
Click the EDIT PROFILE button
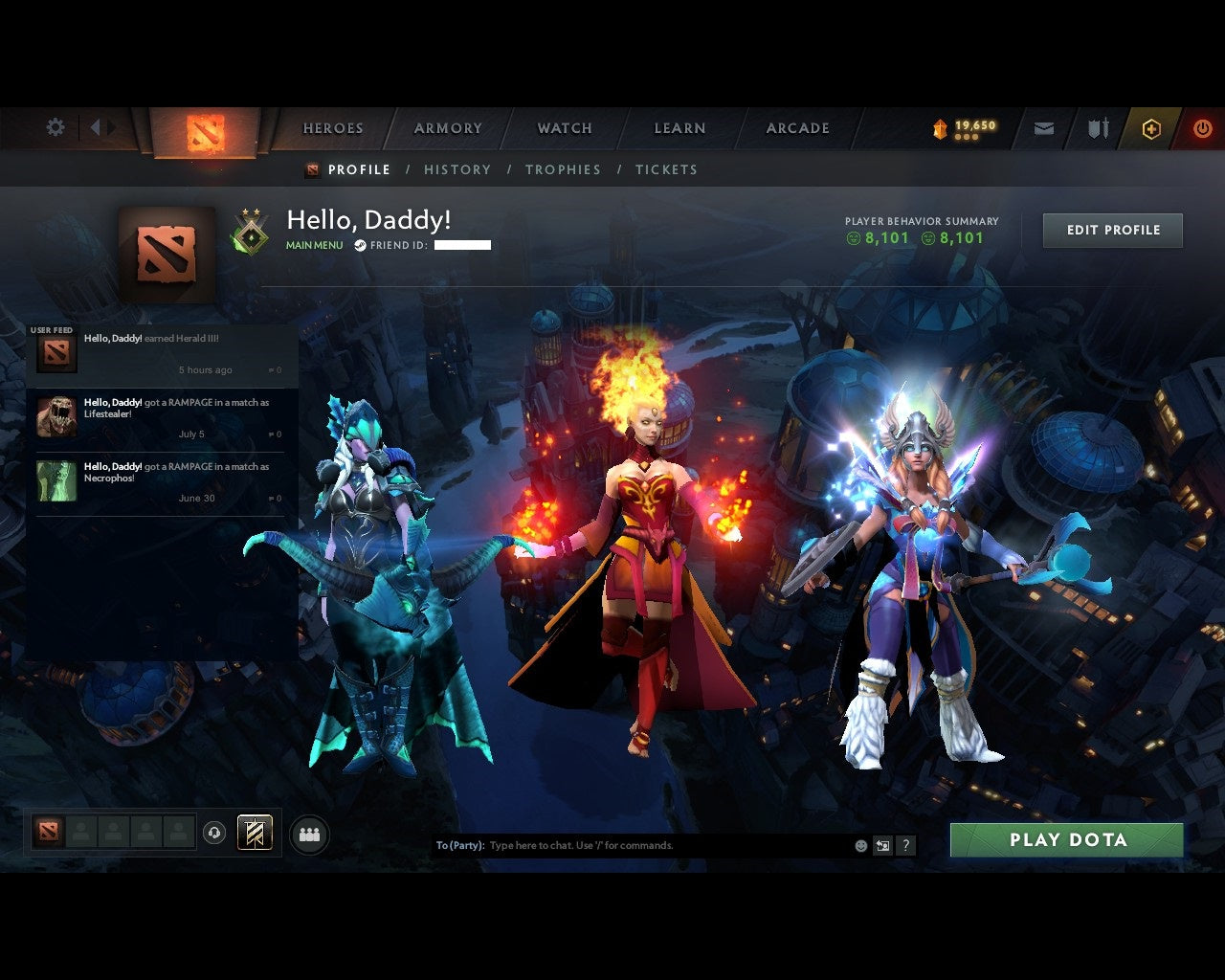(1112, 230)
